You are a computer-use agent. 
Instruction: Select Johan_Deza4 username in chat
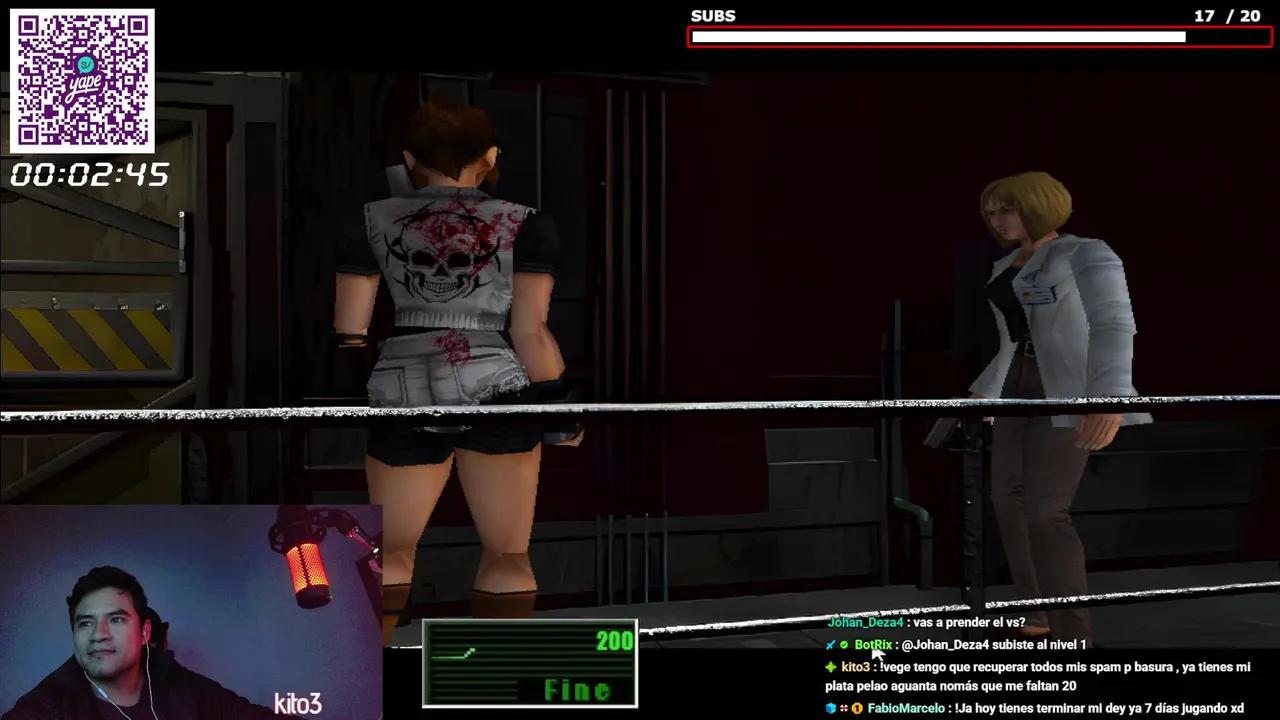[864, 623]
